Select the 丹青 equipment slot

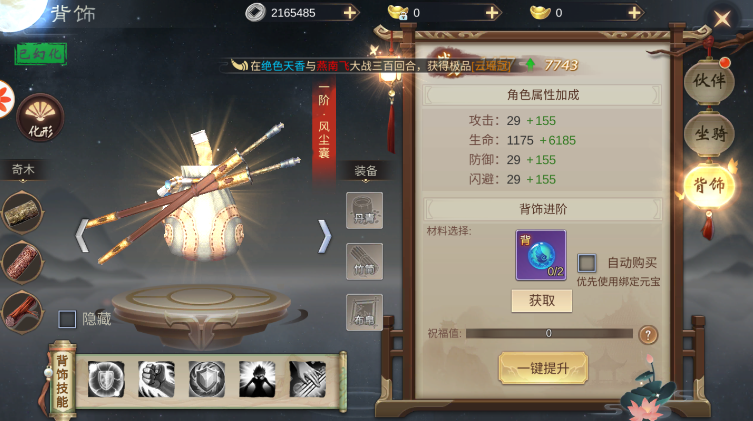coord(364,210)
